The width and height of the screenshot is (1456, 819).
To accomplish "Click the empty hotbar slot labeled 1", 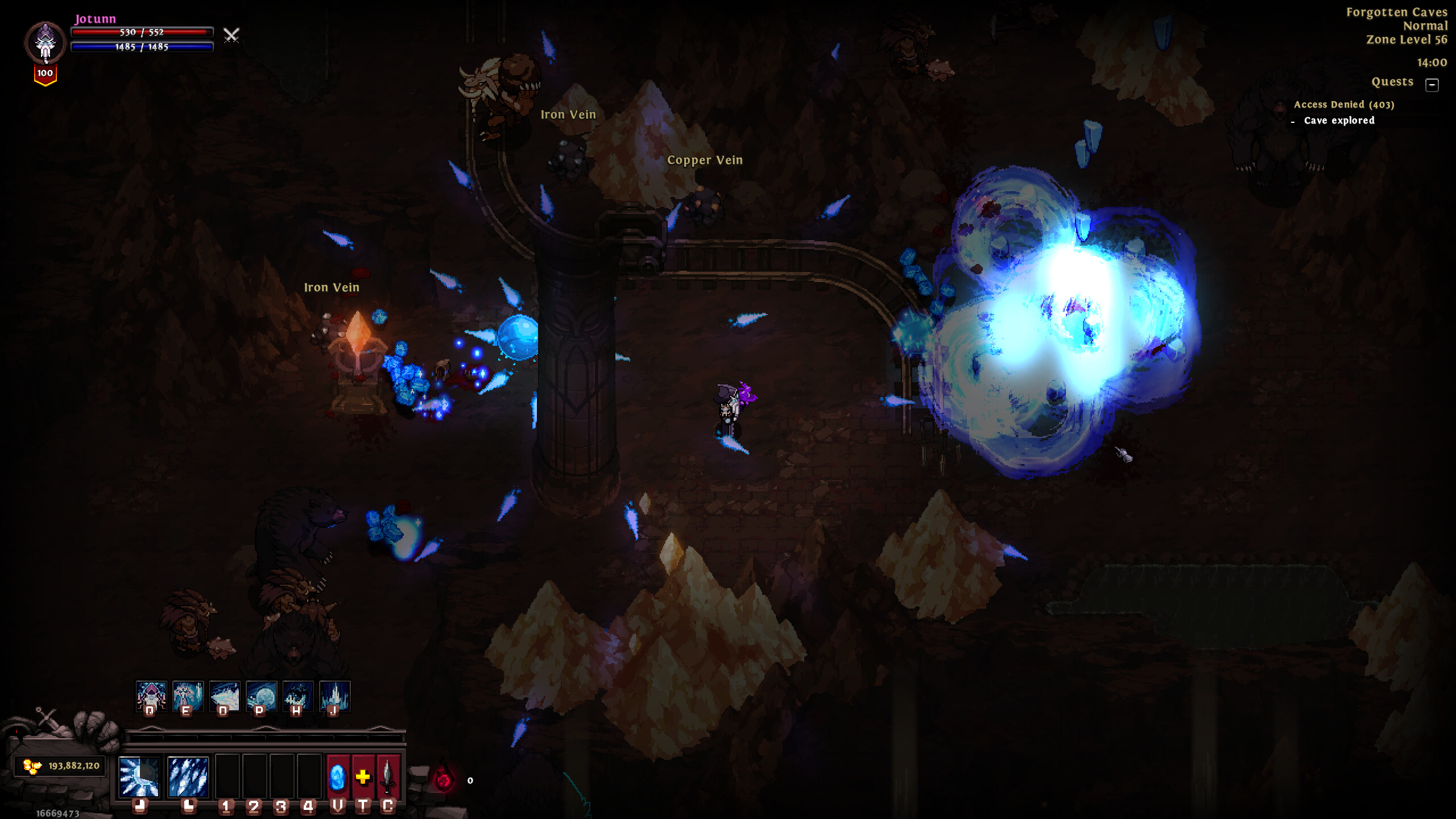I will point(229,778).
